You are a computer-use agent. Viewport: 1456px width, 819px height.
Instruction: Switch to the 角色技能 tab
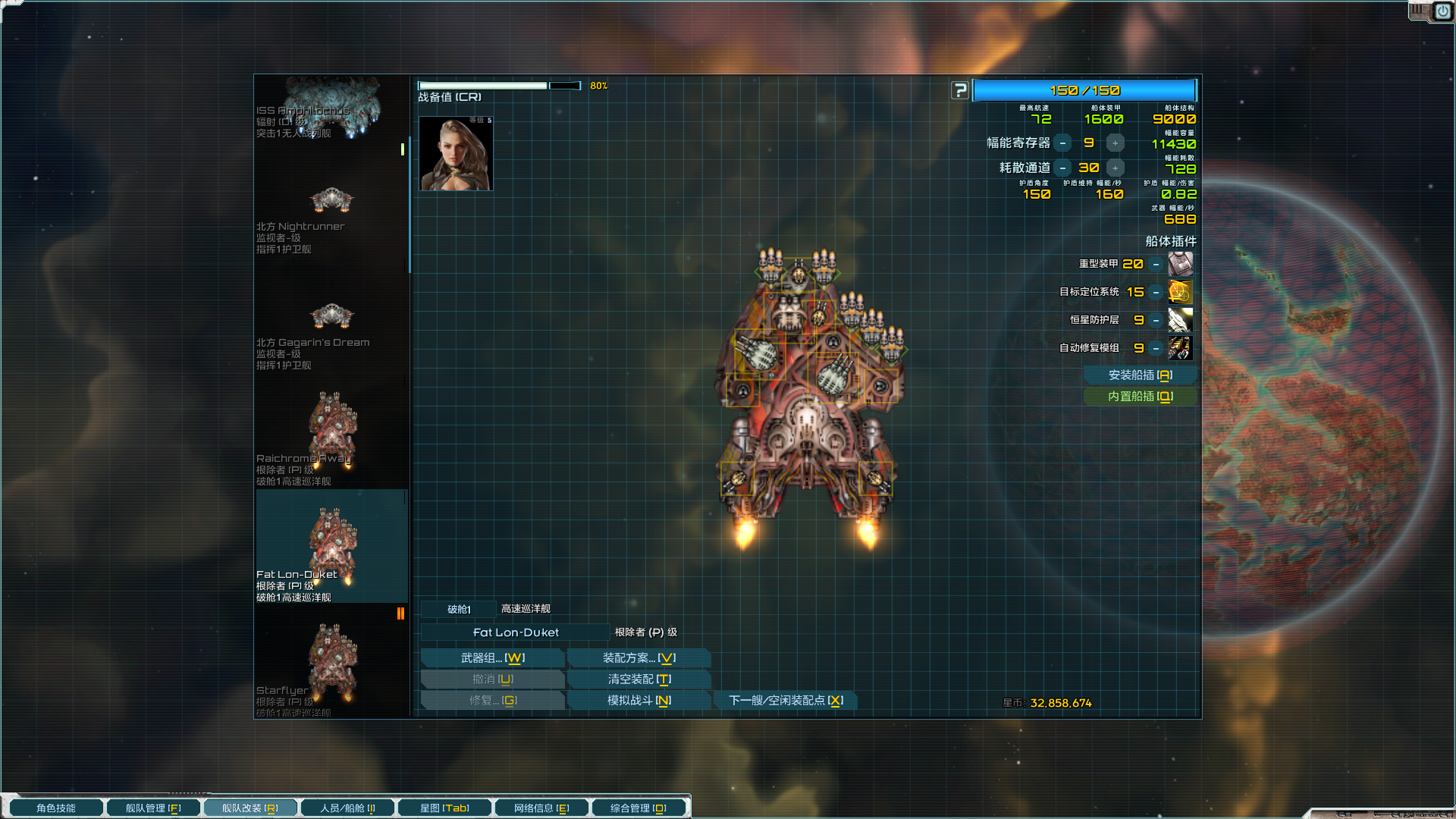[x=56, y=808]
